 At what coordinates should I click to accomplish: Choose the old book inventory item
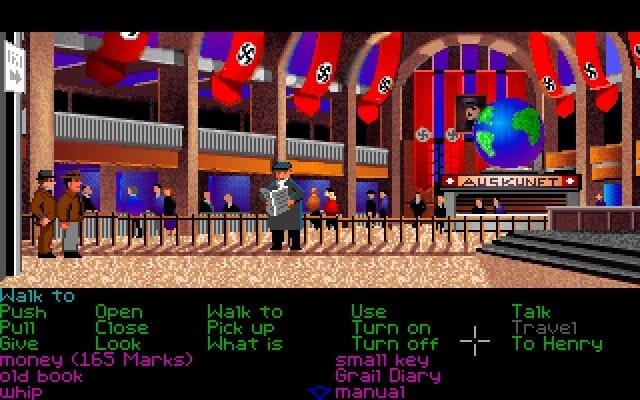click(x=41, y=376)
